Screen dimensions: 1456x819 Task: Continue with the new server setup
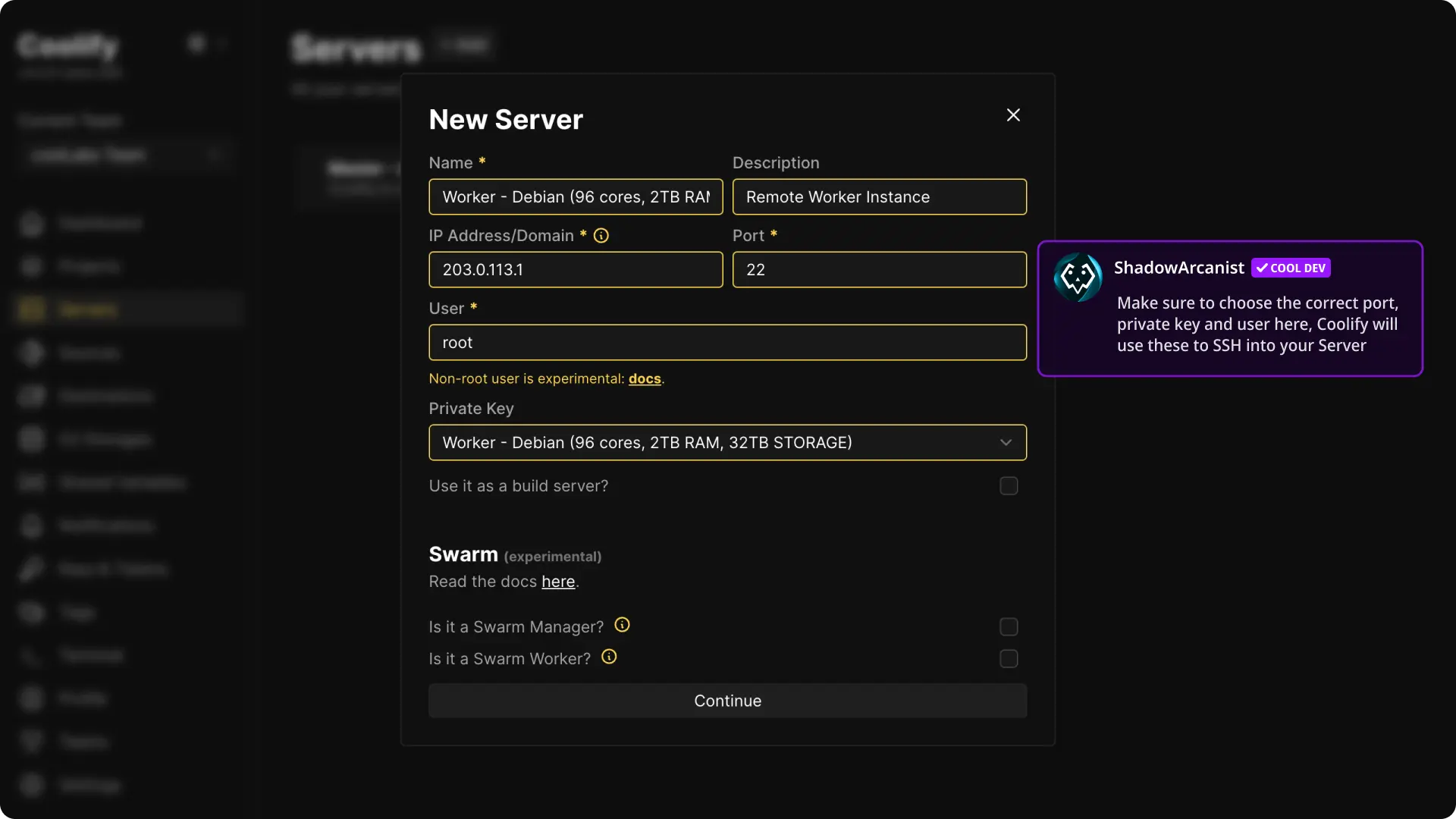point(727,701)
